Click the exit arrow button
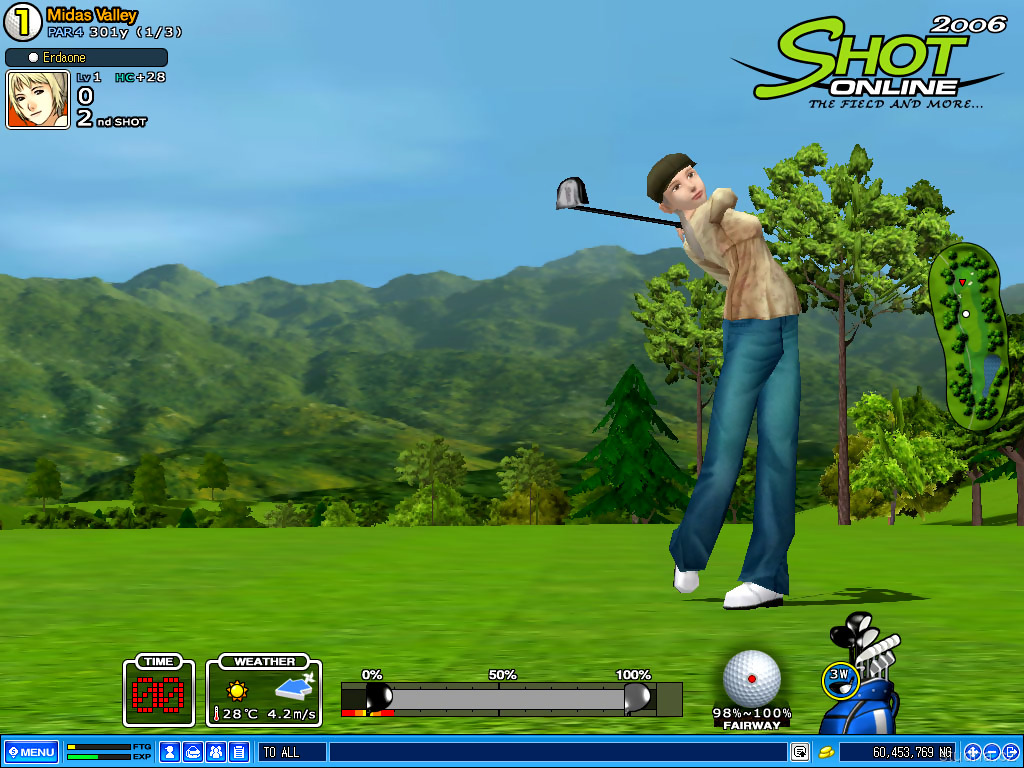The image size is (1024, 768). (1010, 752)
